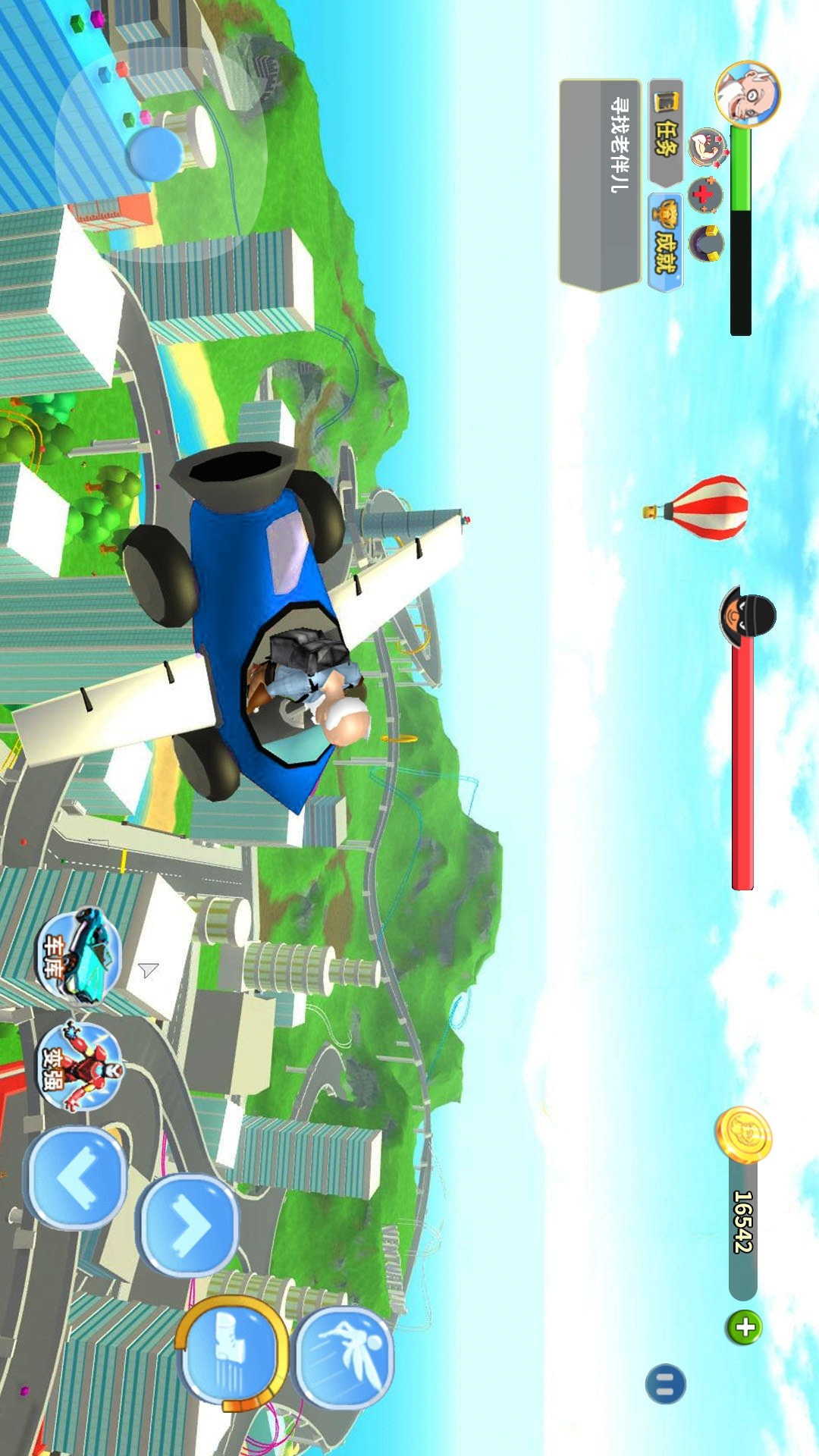Screen dimensions: 819x1456
Task: Tap the old man player avatar
Action: tap(747, 94)
